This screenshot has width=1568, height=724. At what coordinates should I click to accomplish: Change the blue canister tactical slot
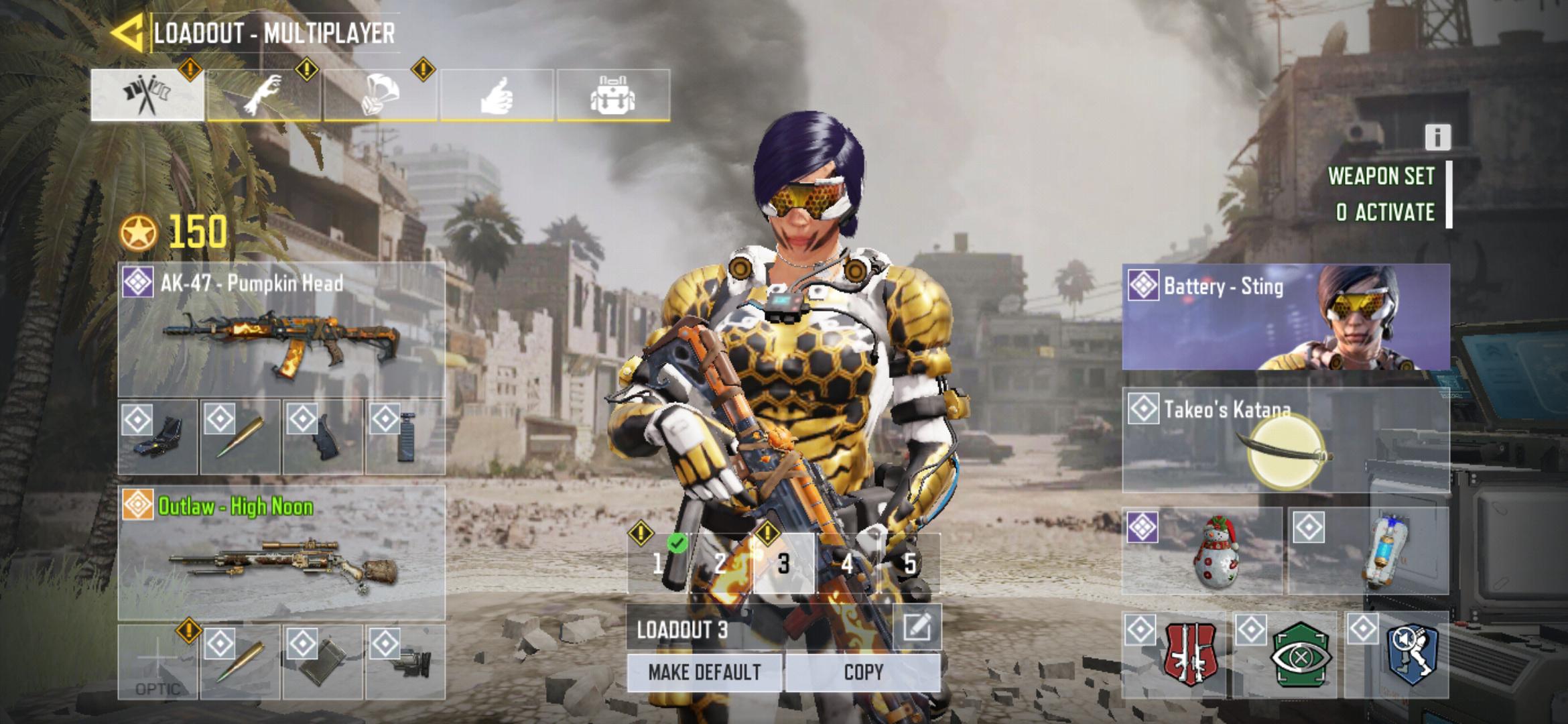1368,551
